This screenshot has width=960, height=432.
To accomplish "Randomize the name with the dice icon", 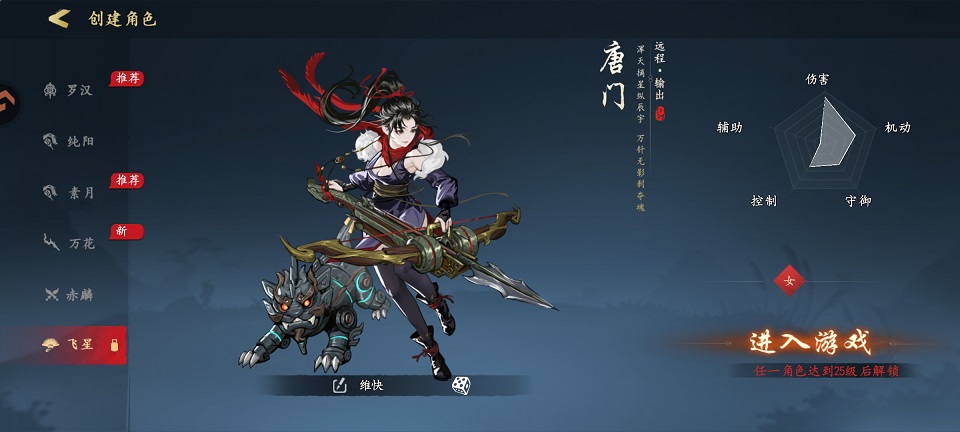I will [x=460, y=385].
